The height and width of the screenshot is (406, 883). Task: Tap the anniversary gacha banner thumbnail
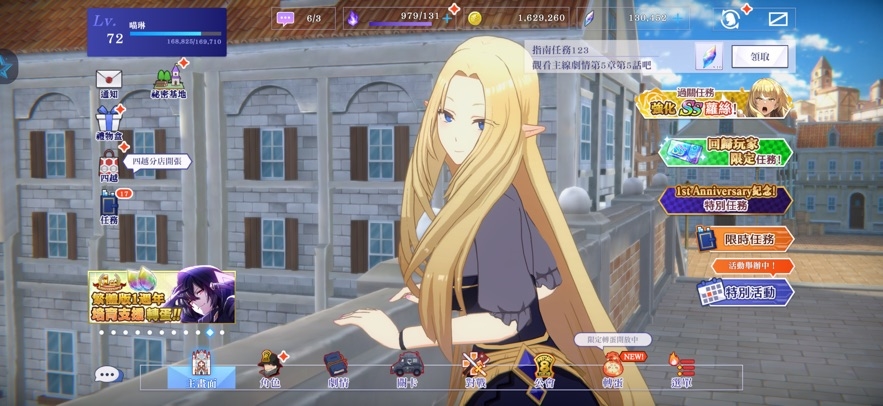pos(162,296)
